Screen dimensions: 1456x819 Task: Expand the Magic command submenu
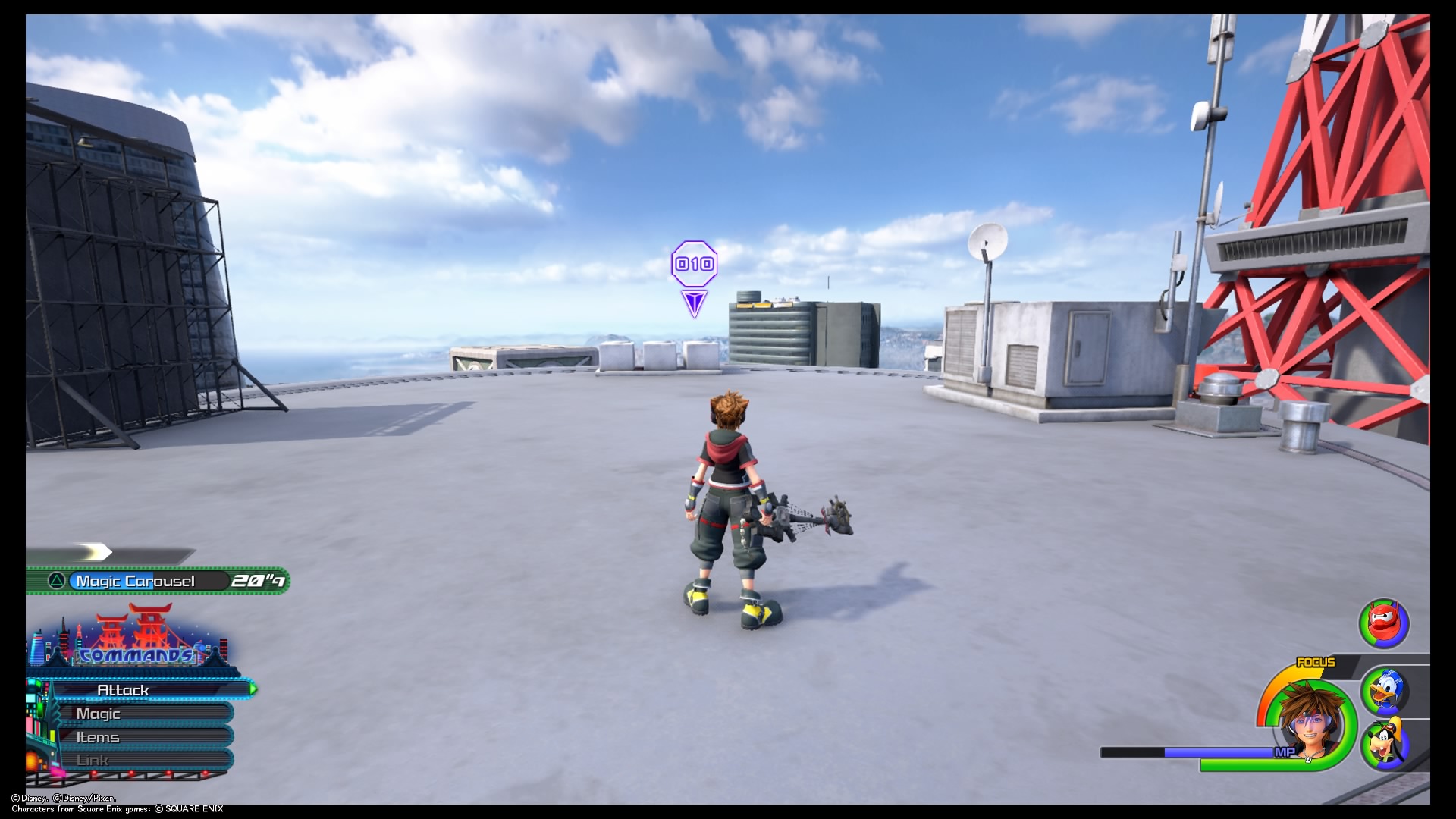tap(99, 714)
